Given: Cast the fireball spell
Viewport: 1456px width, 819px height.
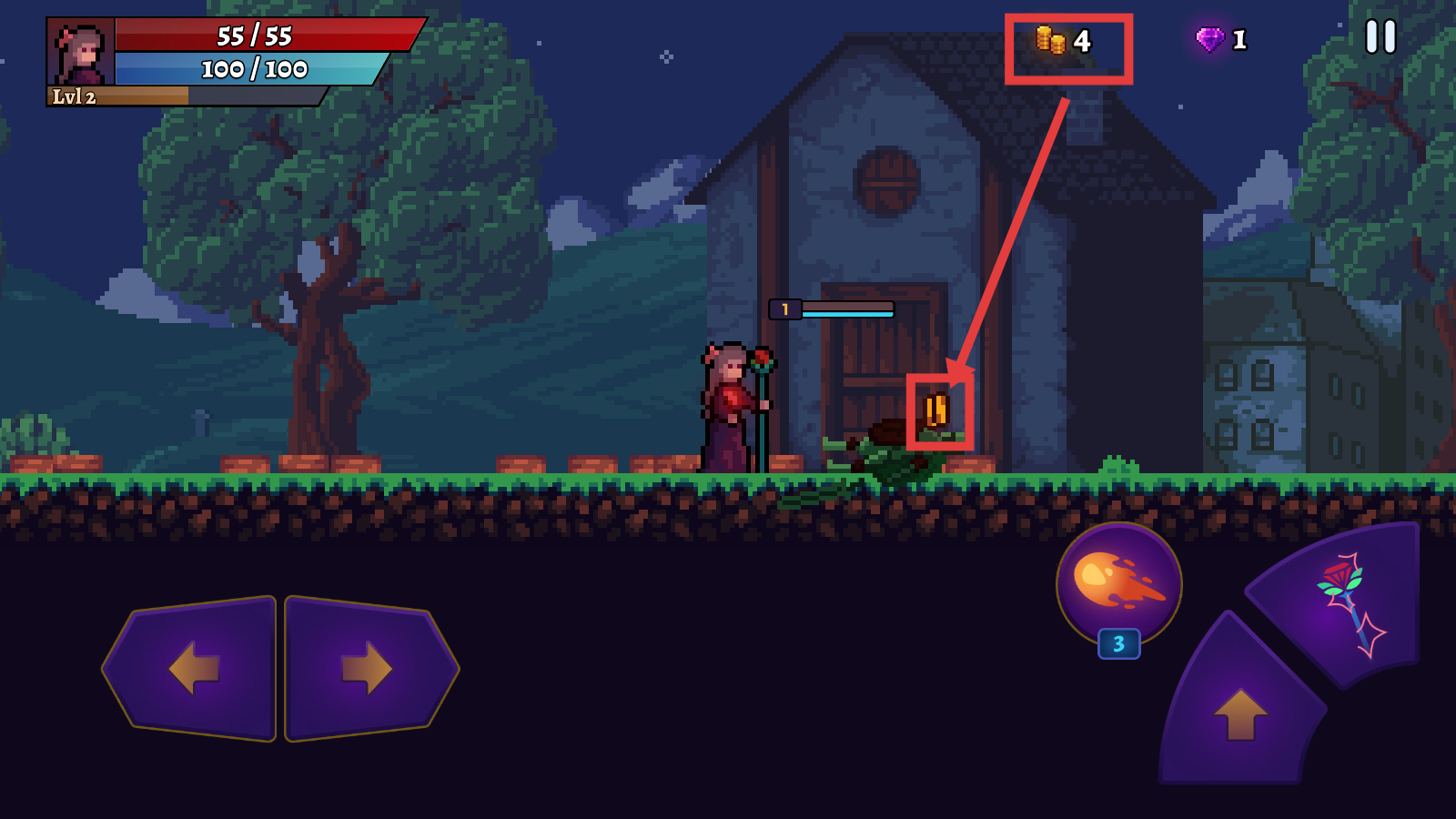Looking at the screenshot, I should pyautogui.click(x=1118, y=582).
